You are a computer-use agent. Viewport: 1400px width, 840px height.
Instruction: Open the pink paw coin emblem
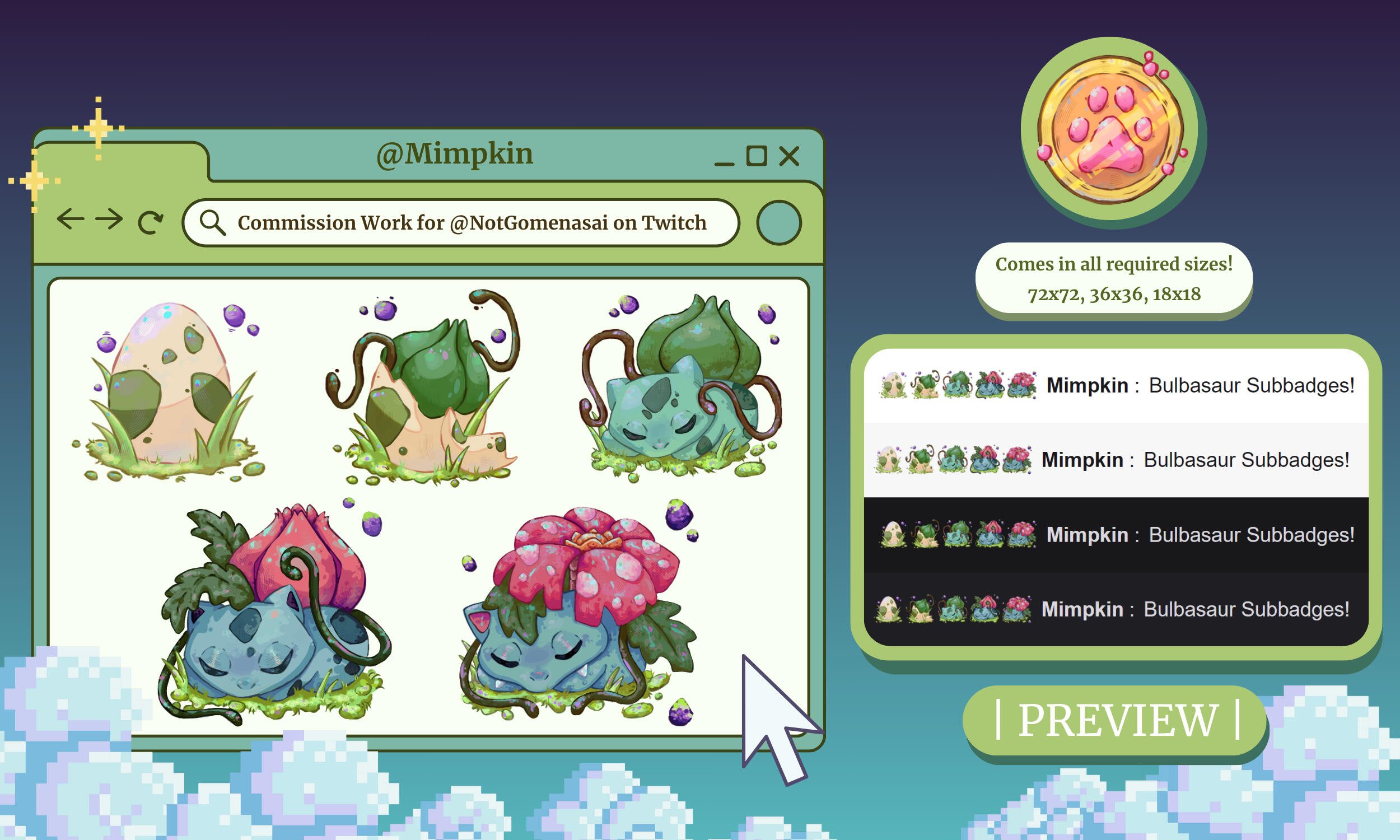click(1110, 129)
